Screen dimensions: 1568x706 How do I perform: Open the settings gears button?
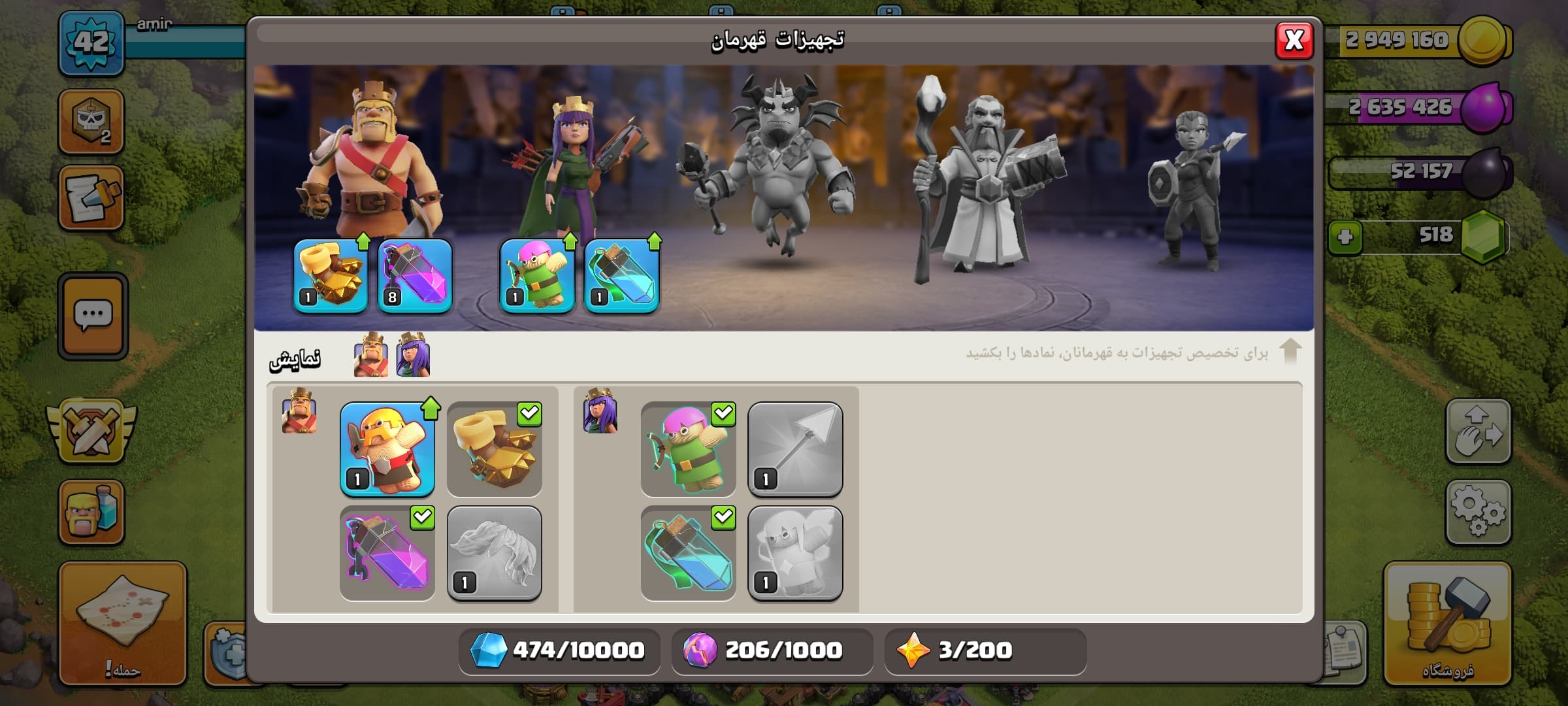click(1478, 512)
